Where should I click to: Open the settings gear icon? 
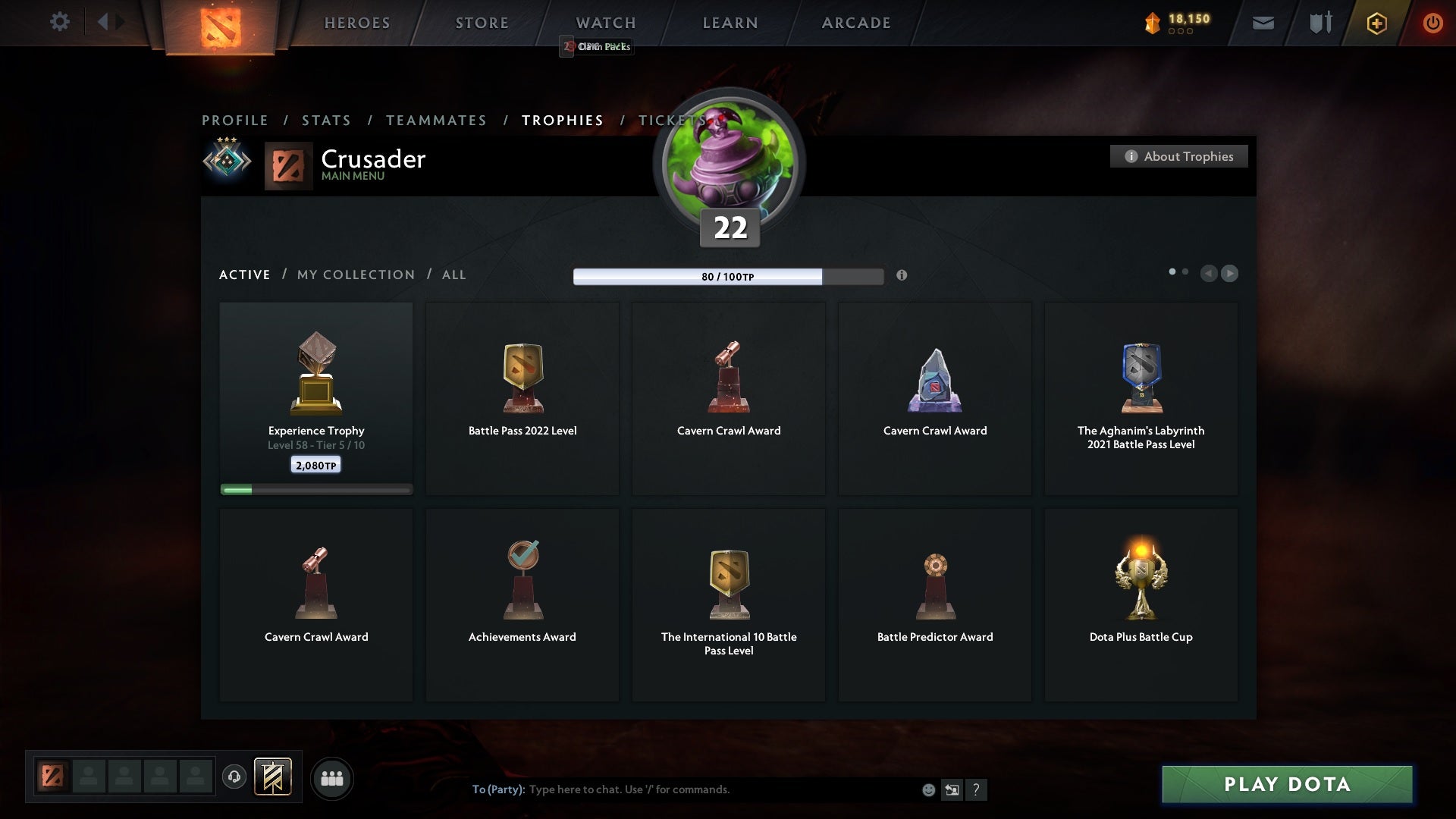coord(60,22)
